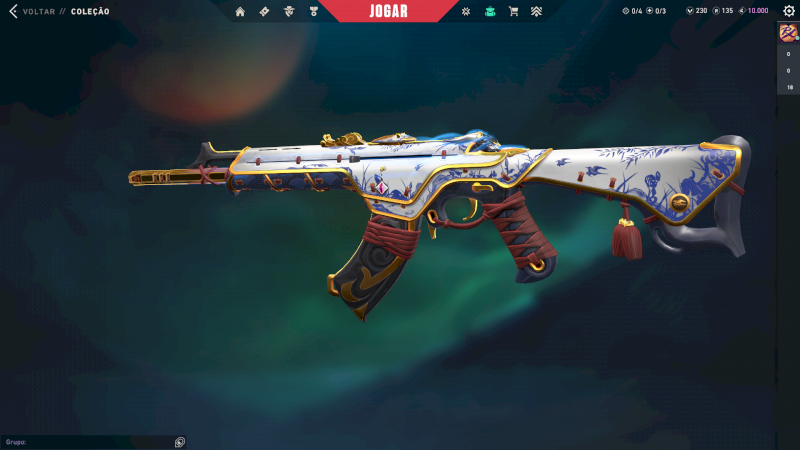Open the chevron rank icon in top bar

click(537, 11)
